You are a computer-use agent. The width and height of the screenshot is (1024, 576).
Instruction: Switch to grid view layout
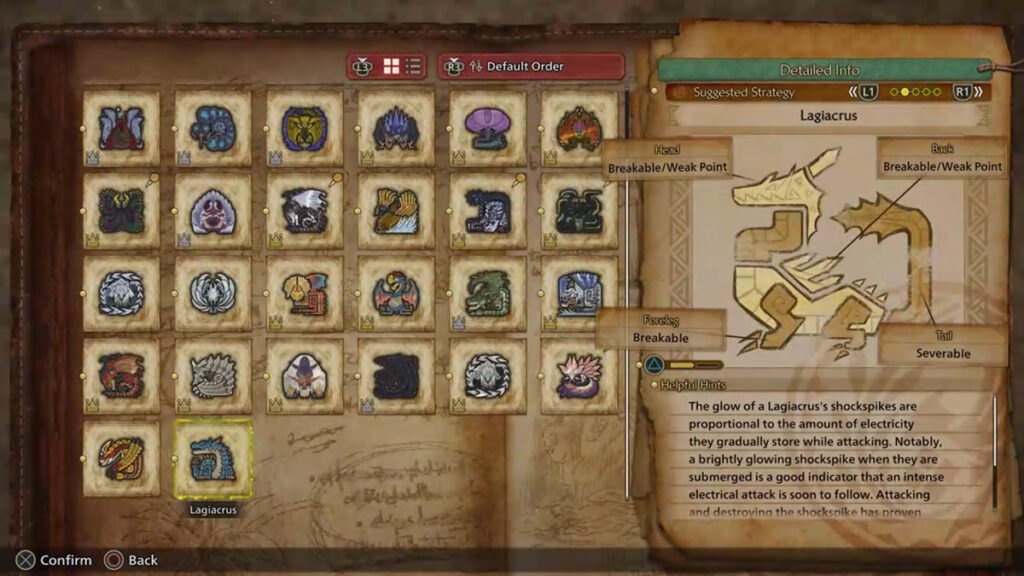coord(392,67)
